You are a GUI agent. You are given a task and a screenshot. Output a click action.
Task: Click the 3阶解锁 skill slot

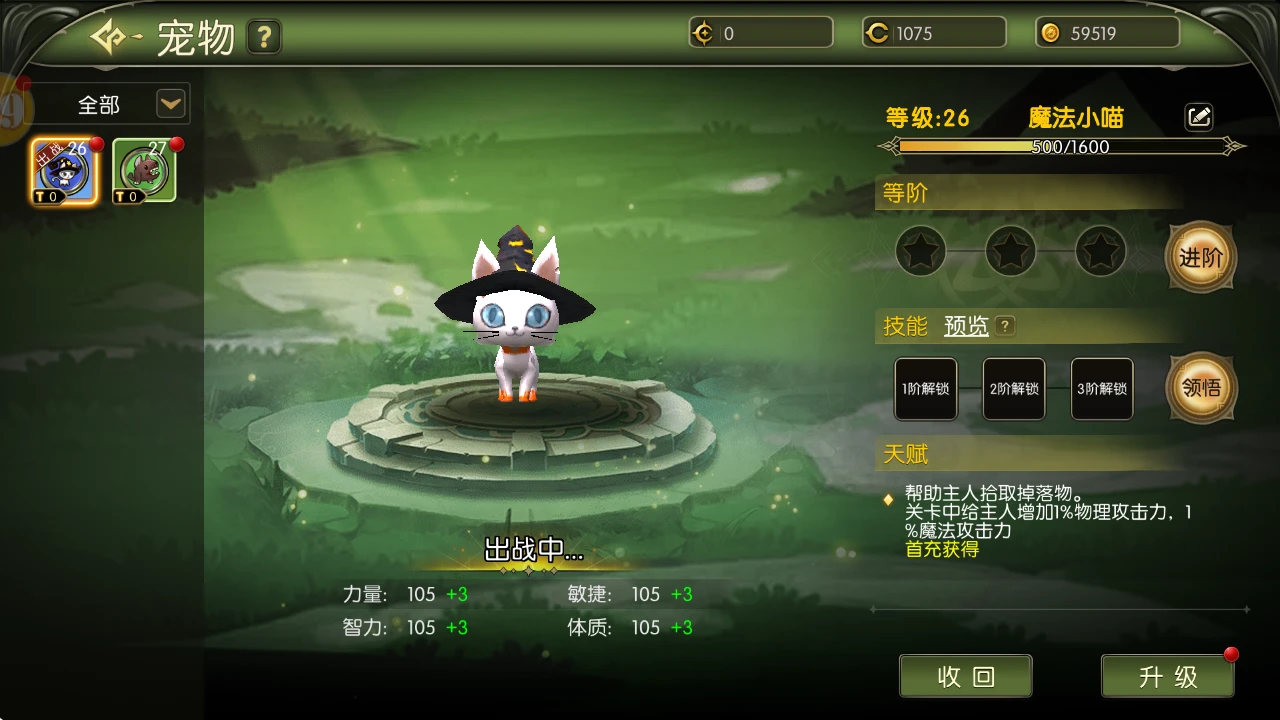pyautogui.click(x=1102, y=389)
